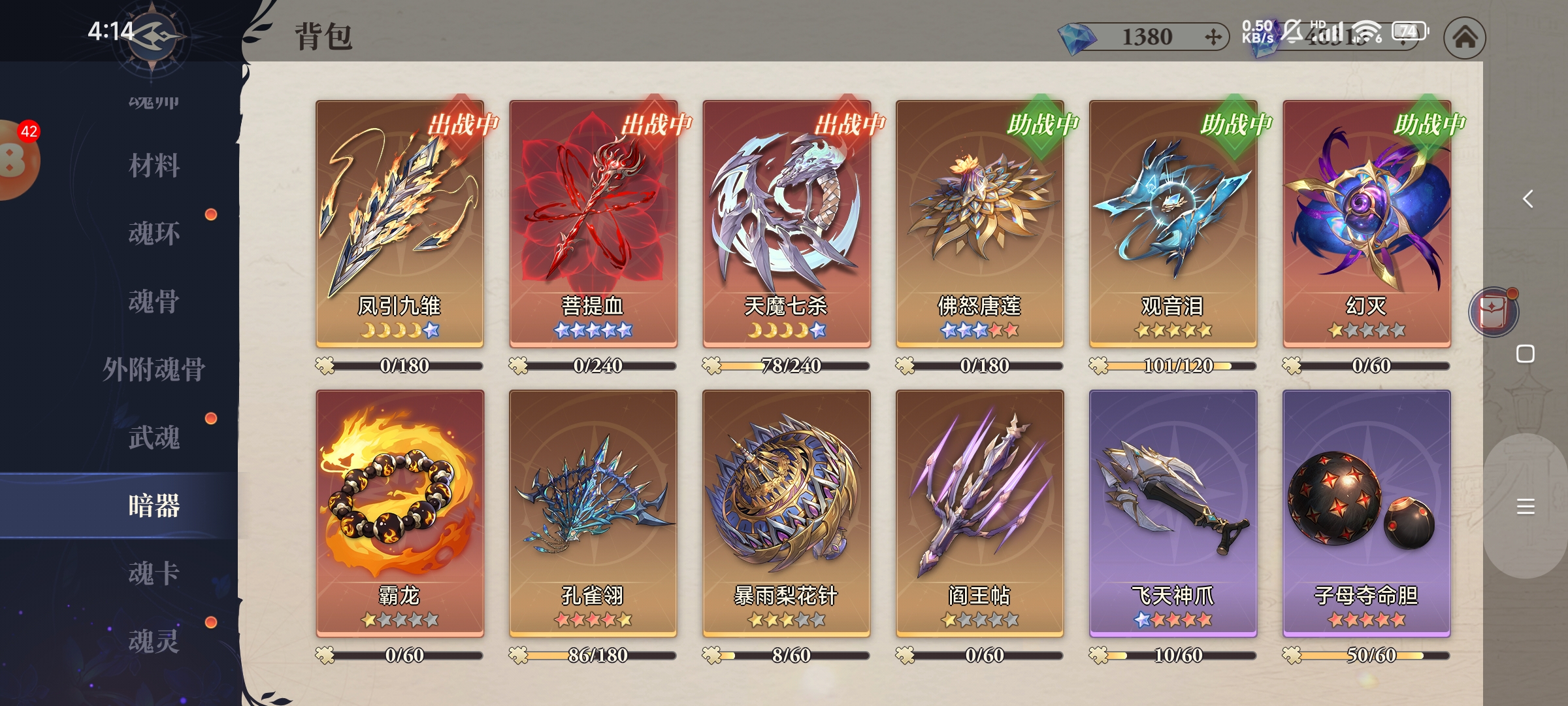Select the 子母夺命胆 weapon card
Image resolution: width=1568 pixels, height=706 pixels.
pos(1366,513)
